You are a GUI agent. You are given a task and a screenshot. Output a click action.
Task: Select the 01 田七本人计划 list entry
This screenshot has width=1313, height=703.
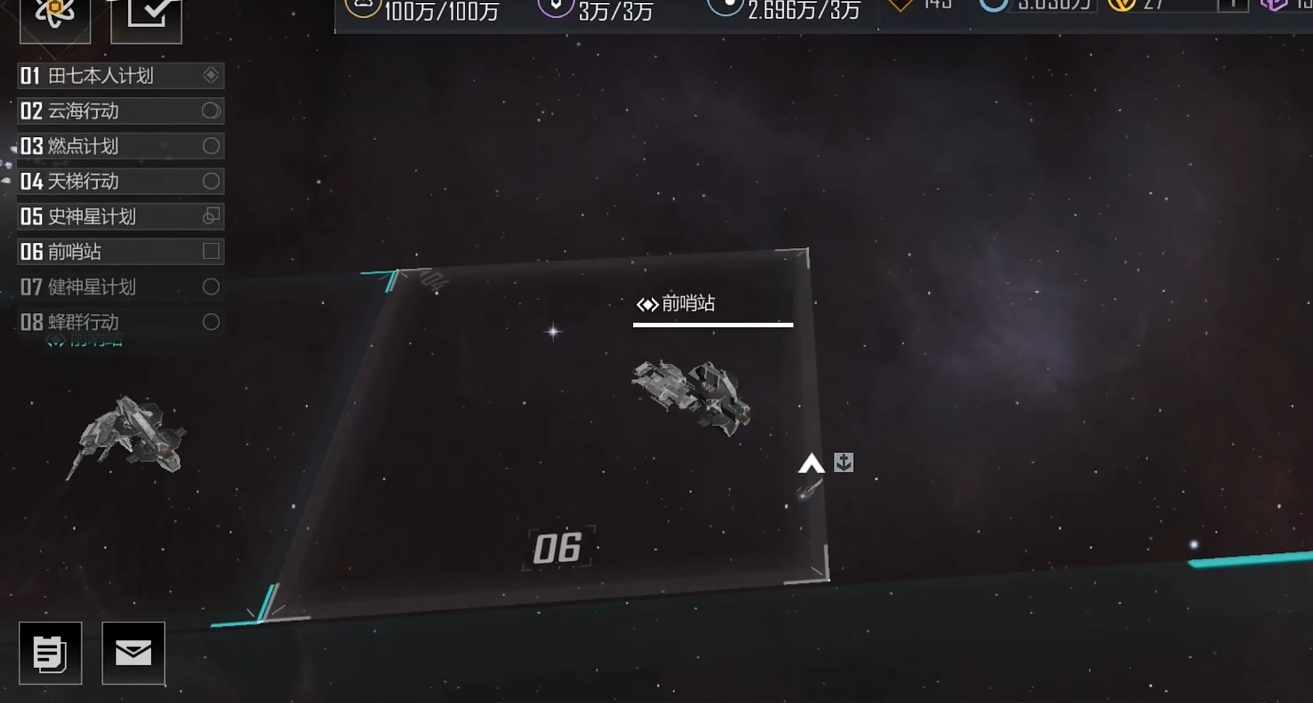[x=120, y=76]
